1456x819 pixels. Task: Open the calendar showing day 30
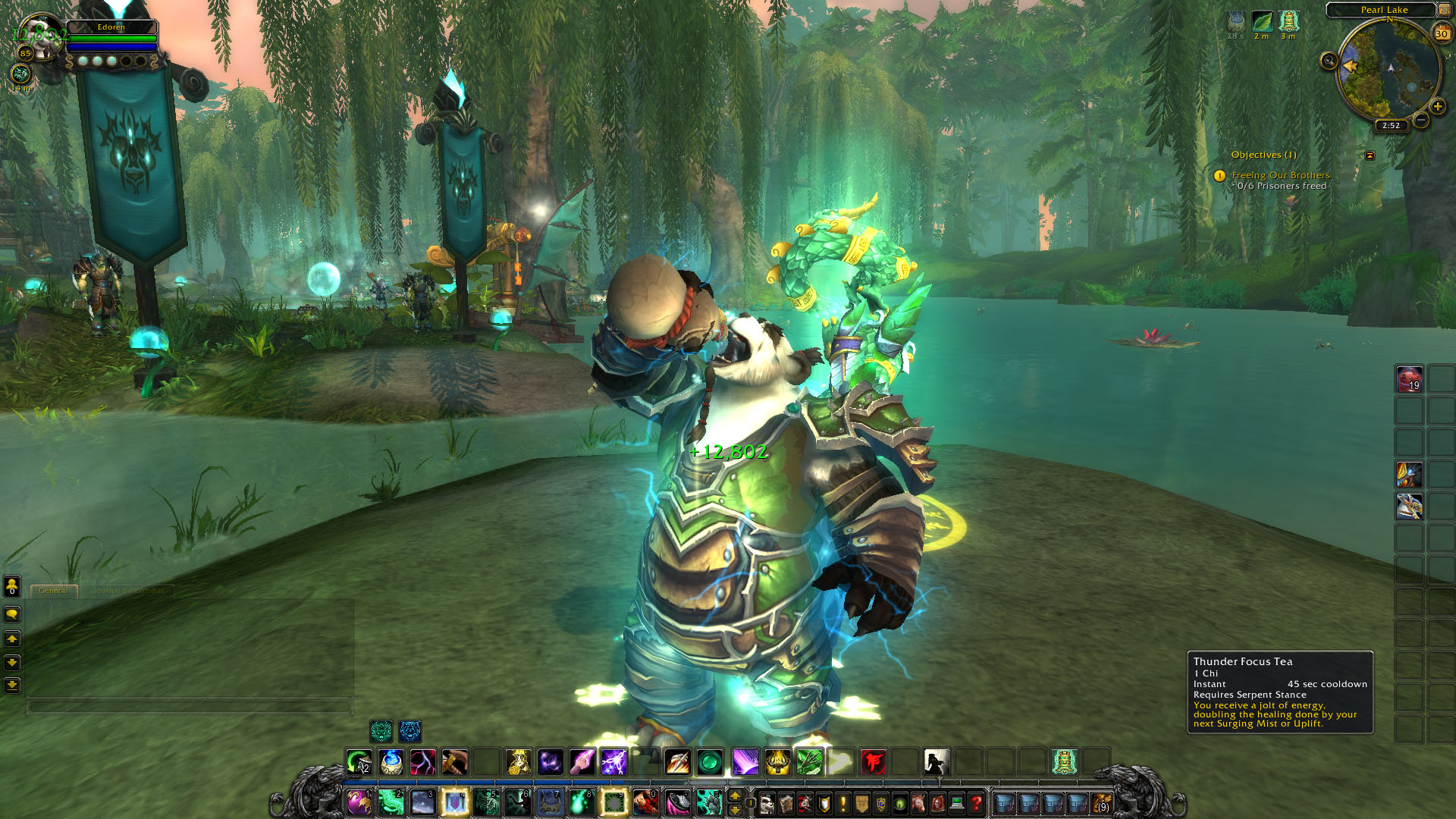coord(1441,33)
